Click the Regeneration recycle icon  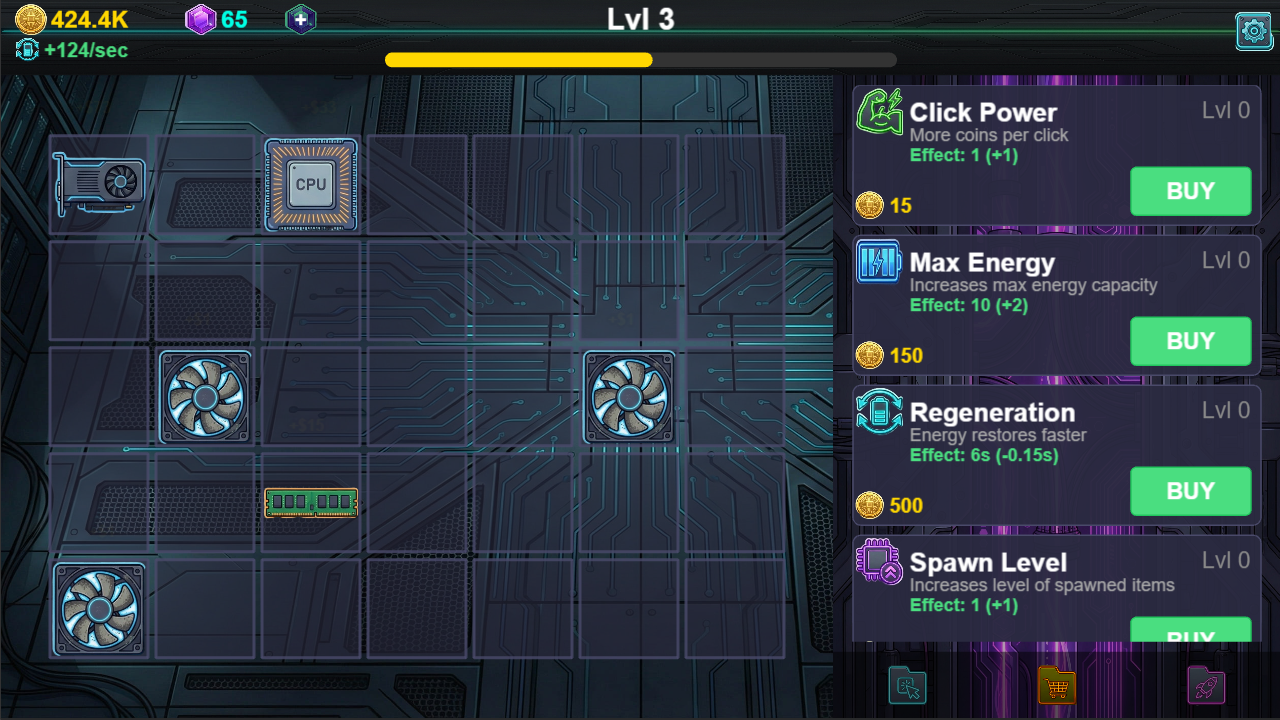coord(878,412)
